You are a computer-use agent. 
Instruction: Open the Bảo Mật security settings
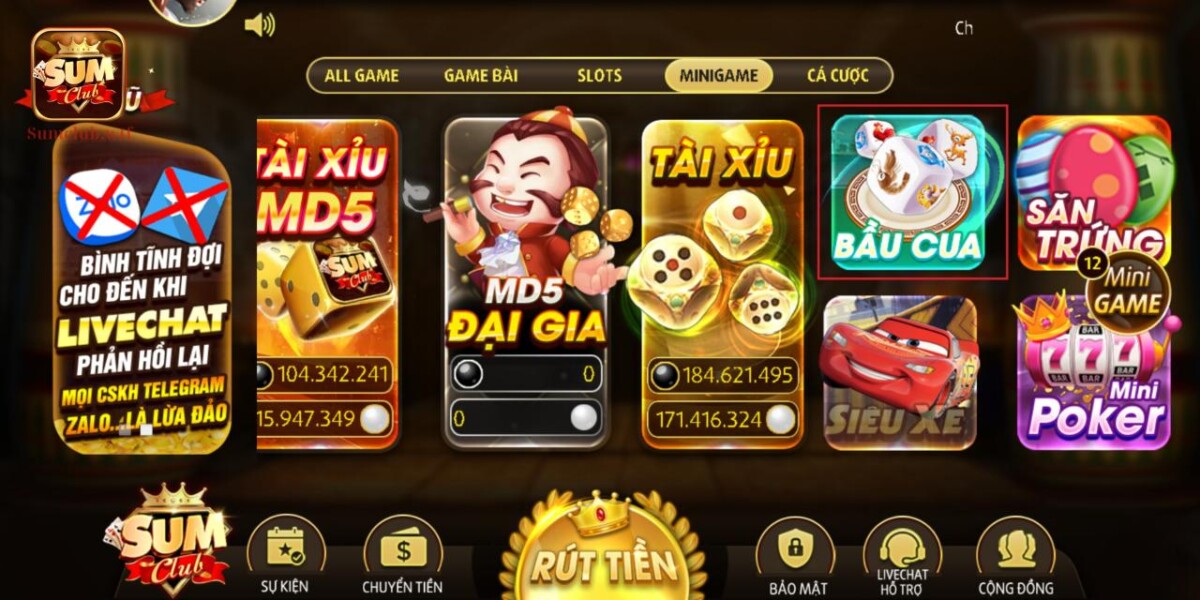(795, 555)
